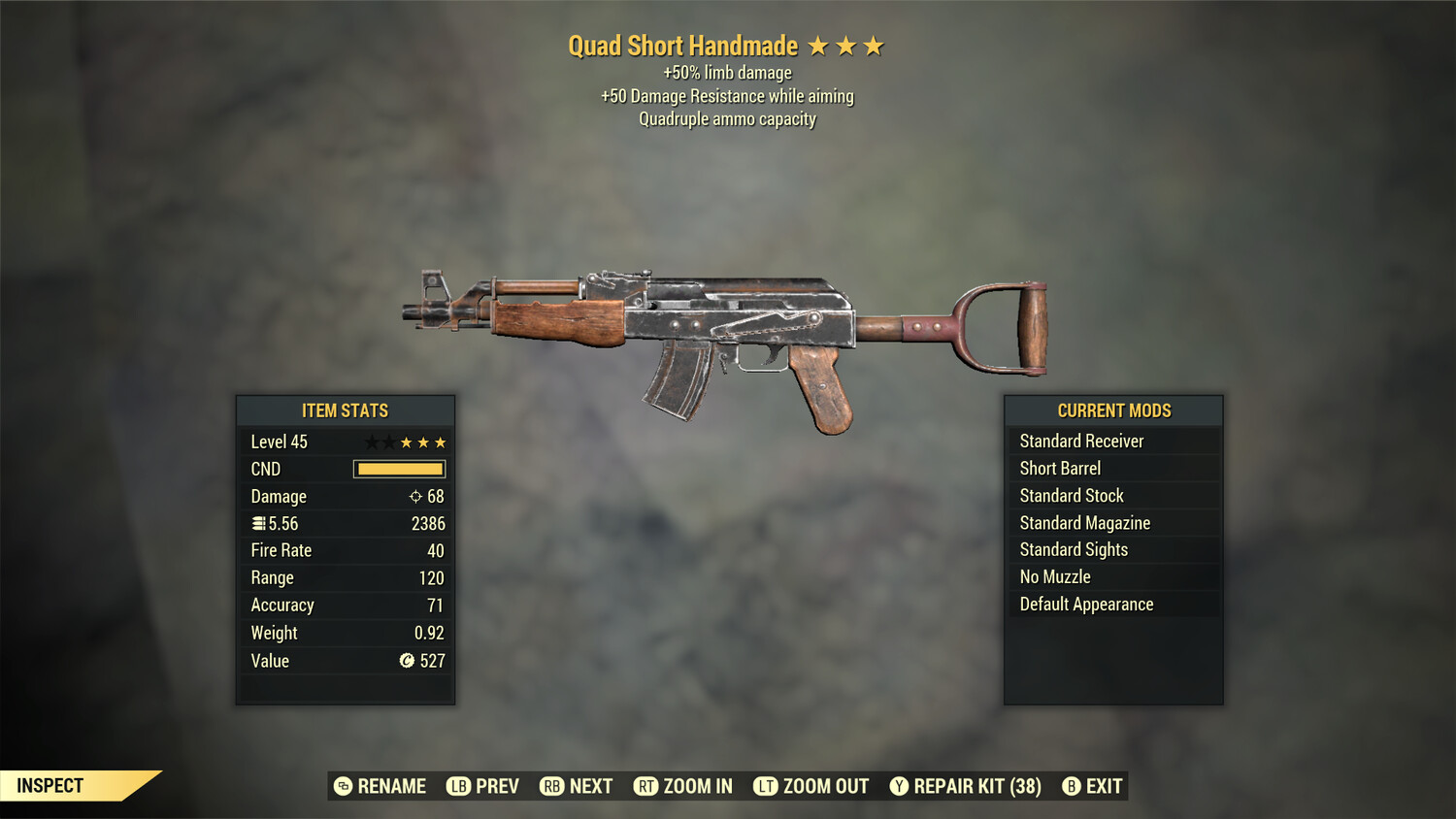
Task: Click the CND condition bar
Action: click(399, 469)
